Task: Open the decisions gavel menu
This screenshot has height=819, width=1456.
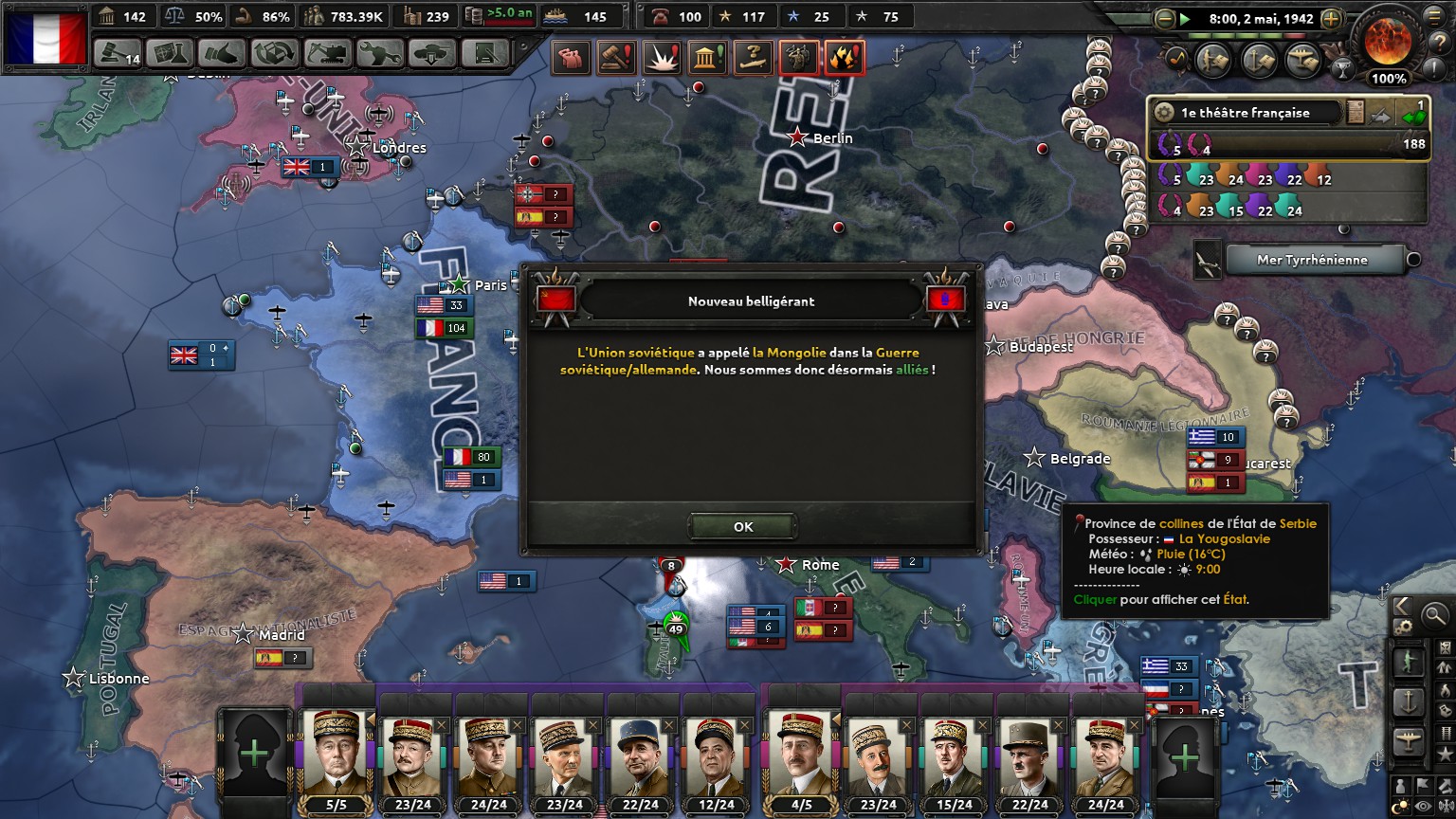Action: click(x=118, y=53)
